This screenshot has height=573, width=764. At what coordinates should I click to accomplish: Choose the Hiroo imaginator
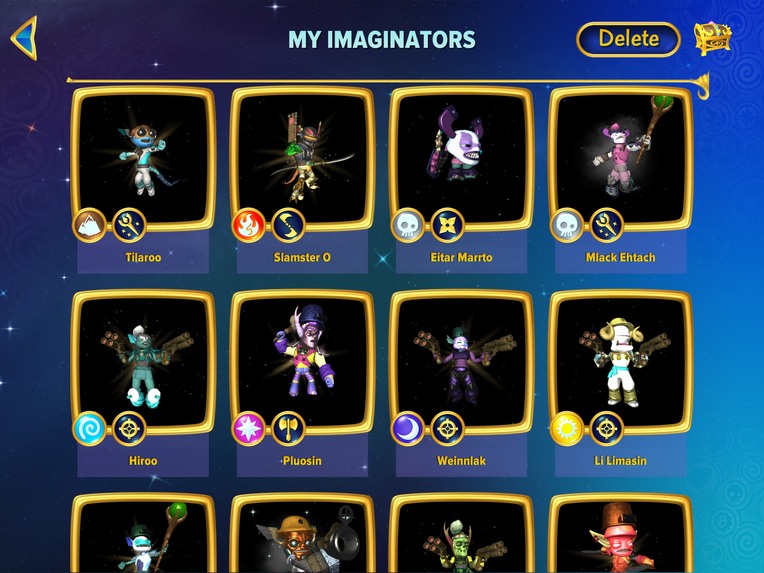(143, 363)
